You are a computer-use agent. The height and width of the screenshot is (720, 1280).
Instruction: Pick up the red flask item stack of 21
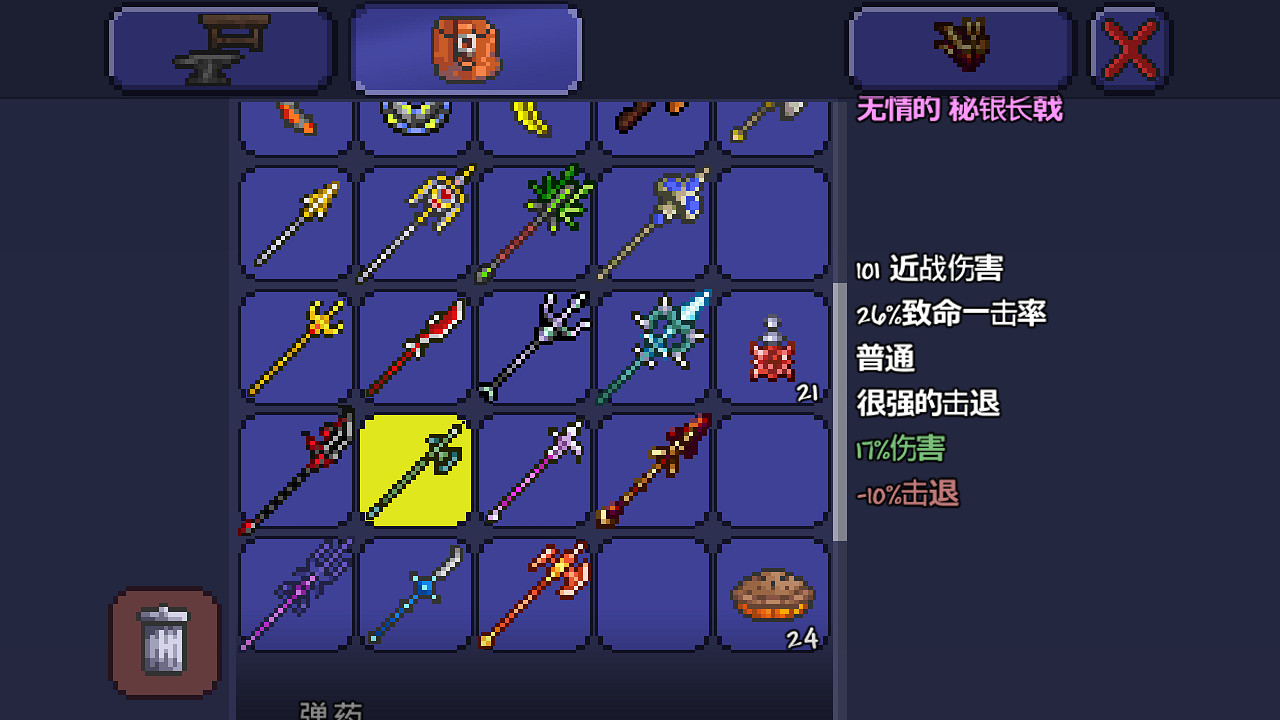[773, 345]
